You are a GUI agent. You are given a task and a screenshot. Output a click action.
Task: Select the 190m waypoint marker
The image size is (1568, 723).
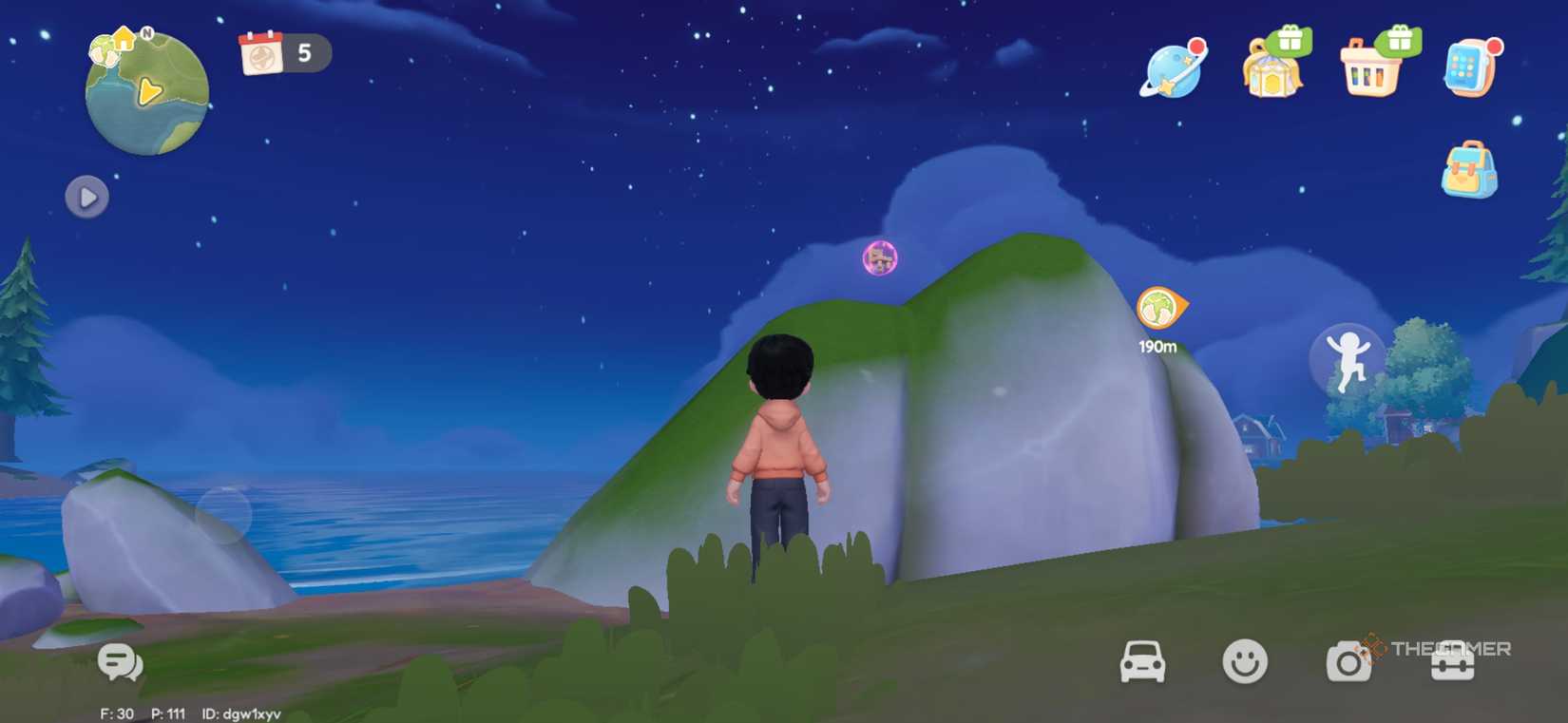tap(1157, 308)
